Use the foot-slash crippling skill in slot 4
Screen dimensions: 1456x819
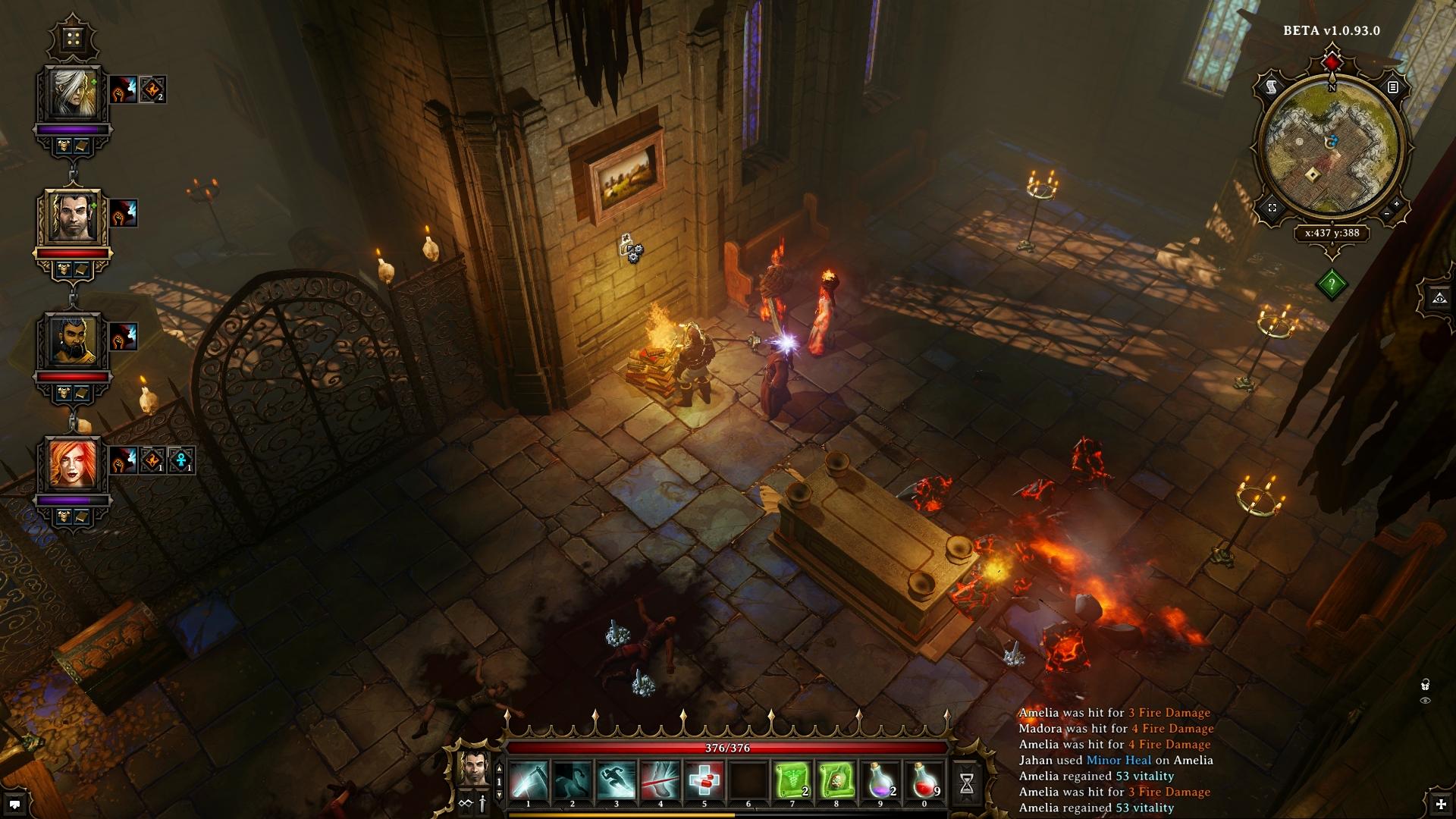coord(661,781)
